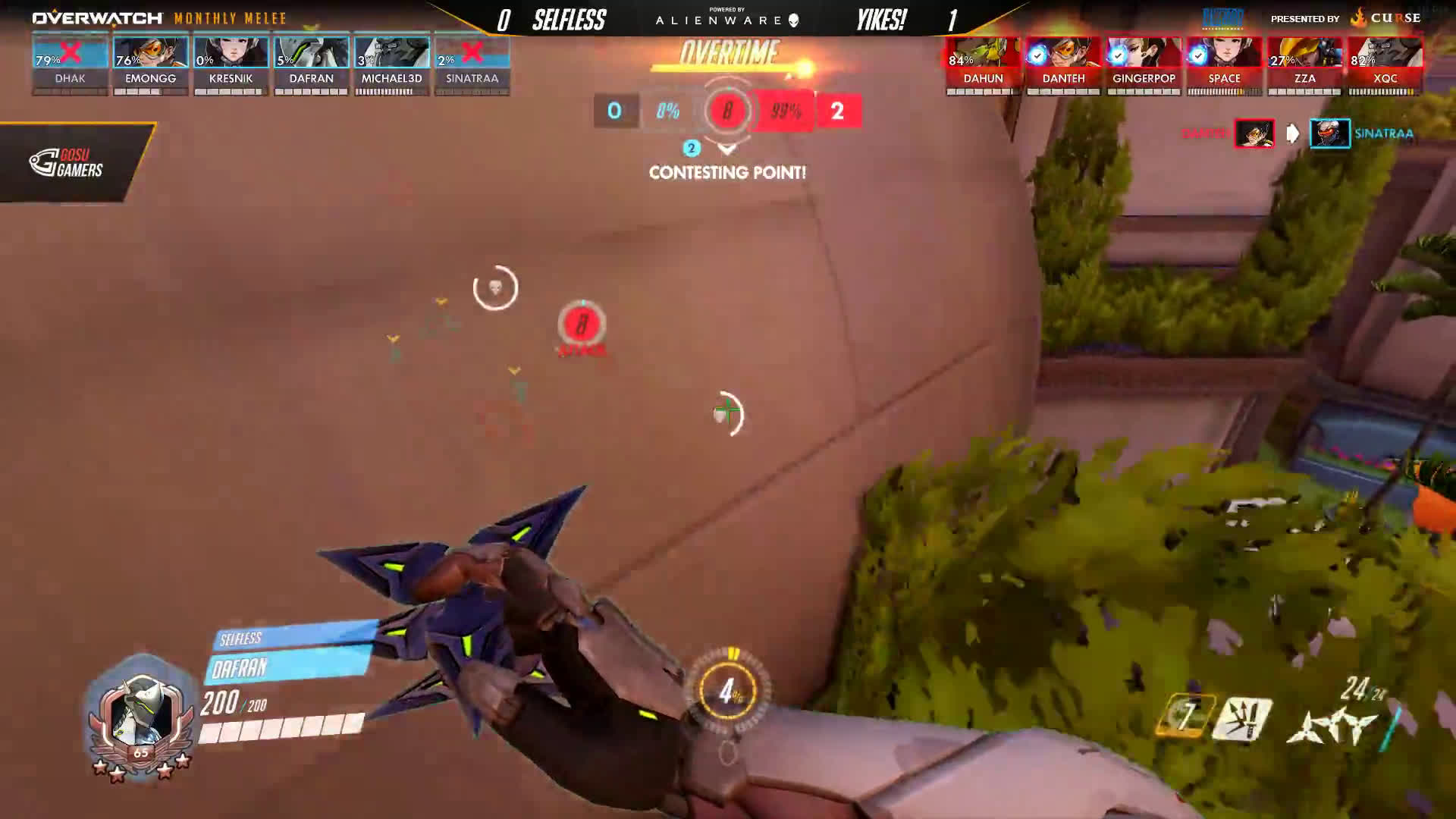Click the red control point objective marker
1456x819 pixels.
582,325
